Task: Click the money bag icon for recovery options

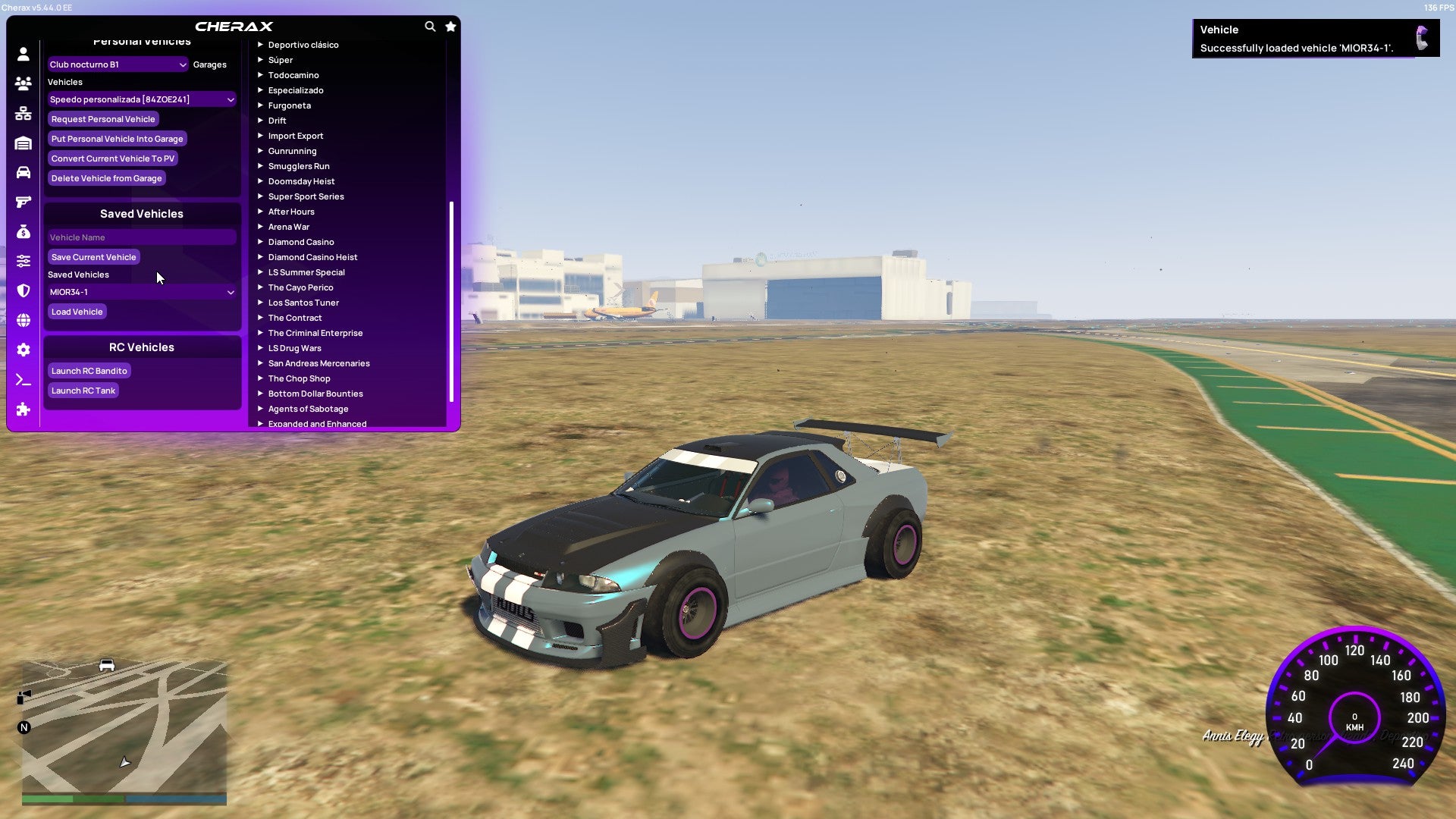Action: (x=23, y=231)
